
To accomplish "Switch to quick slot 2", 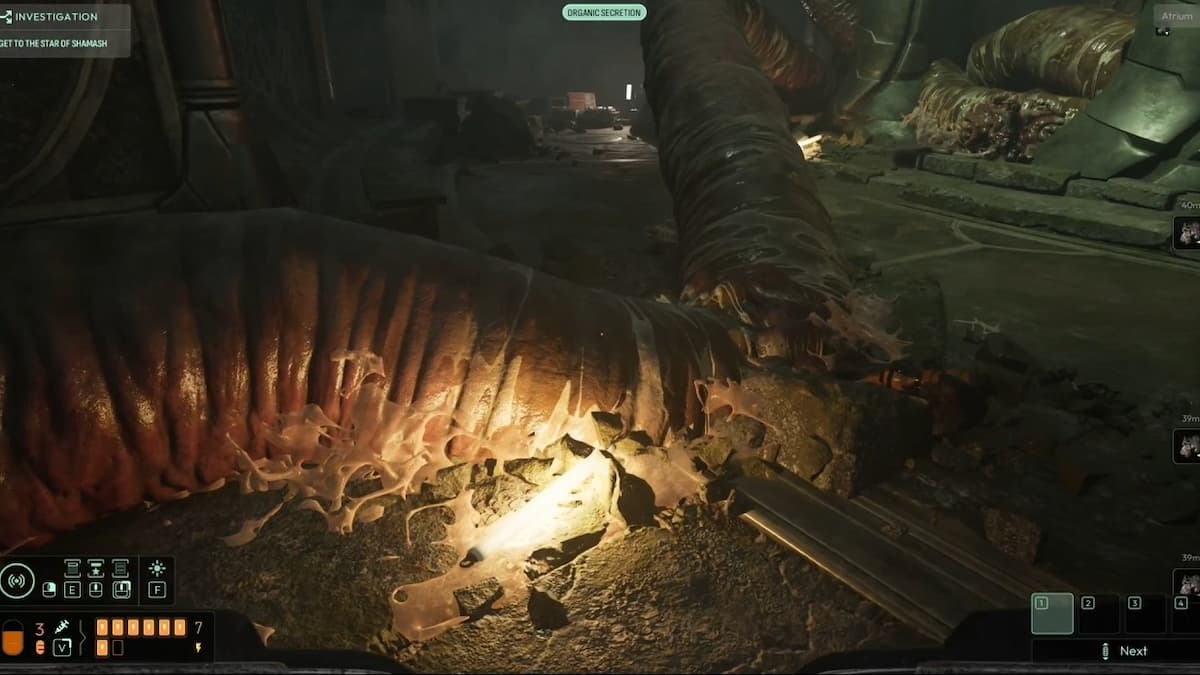I will click(1098, 614).
